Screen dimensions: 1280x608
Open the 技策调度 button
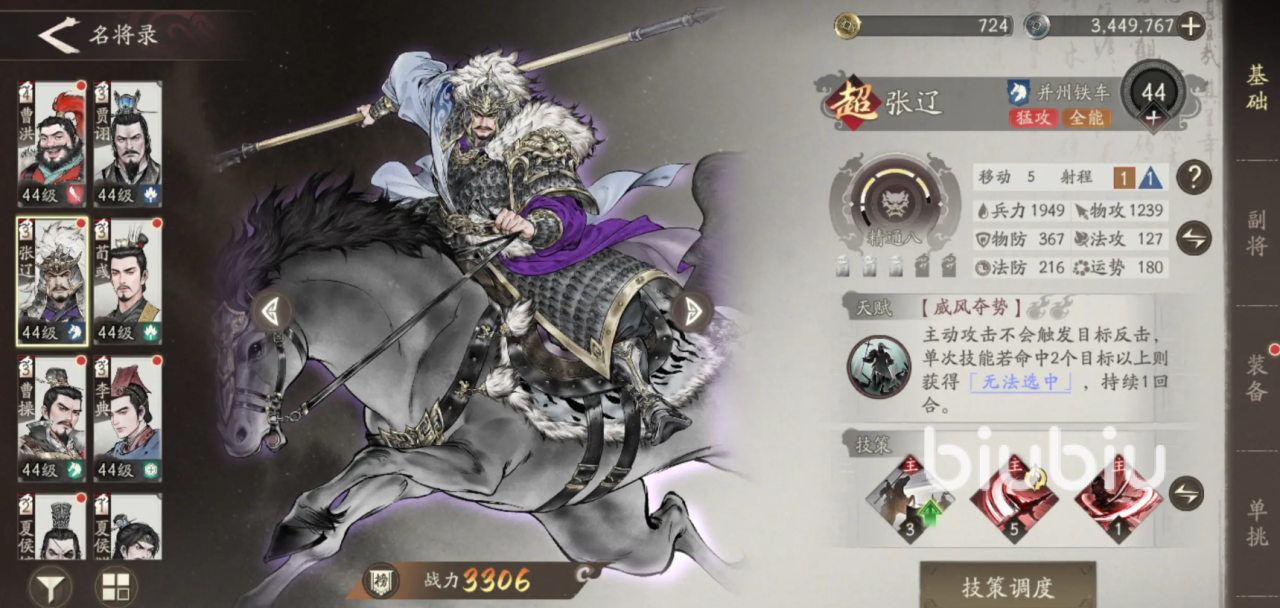pos(1007,587)
